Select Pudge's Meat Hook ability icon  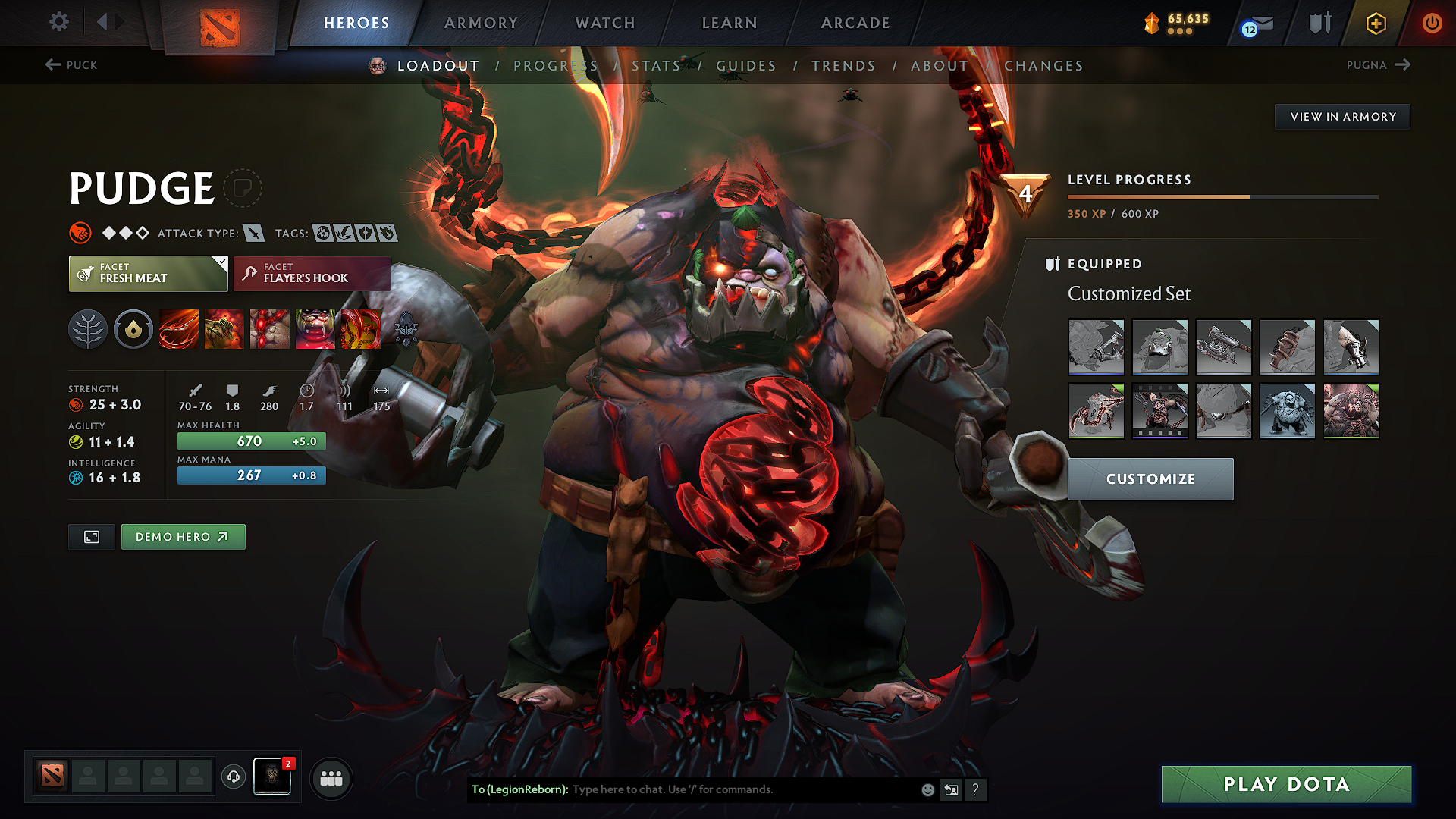click(179, 329)
